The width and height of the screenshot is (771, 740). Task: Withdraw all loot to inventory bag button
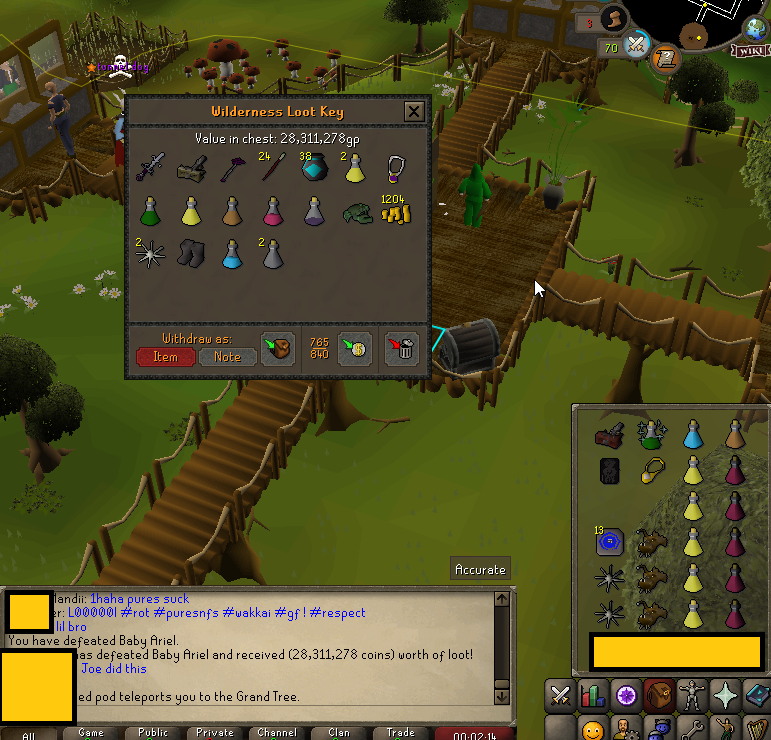(x=277, y=348)
